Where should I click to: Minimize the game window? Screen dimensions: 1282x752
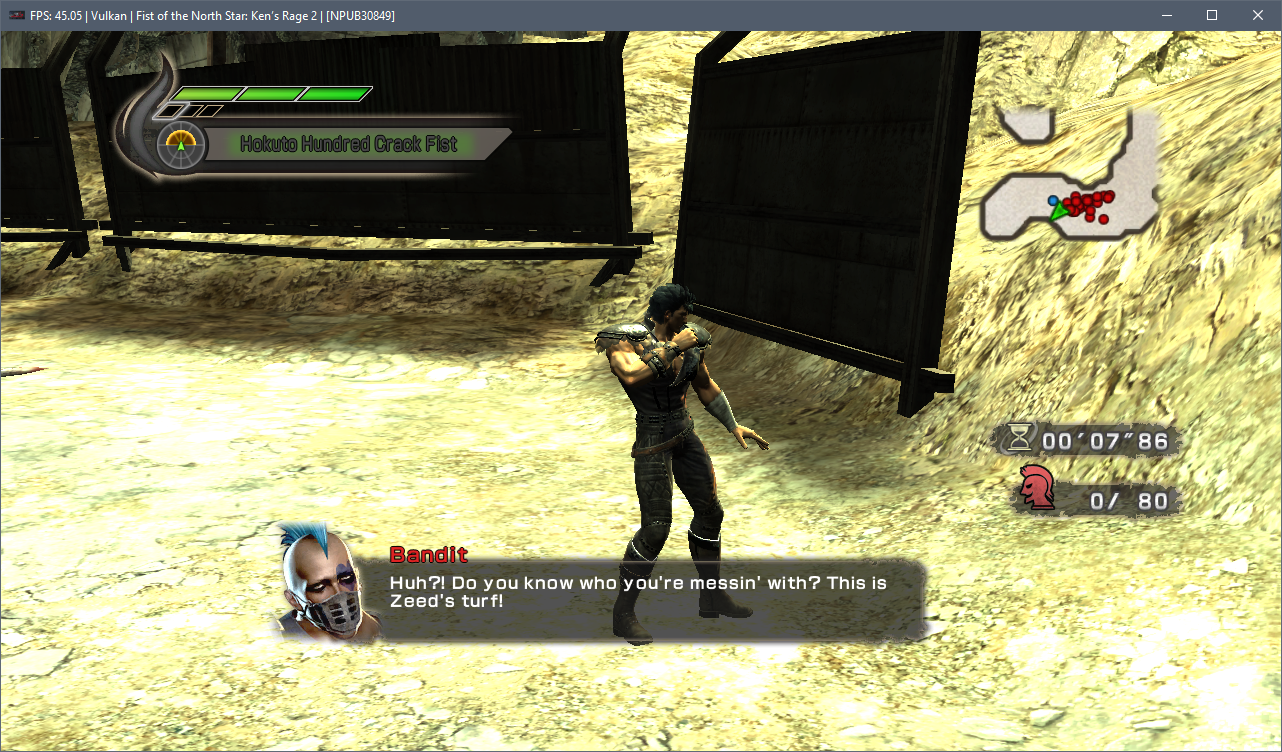click(1166, 15)
